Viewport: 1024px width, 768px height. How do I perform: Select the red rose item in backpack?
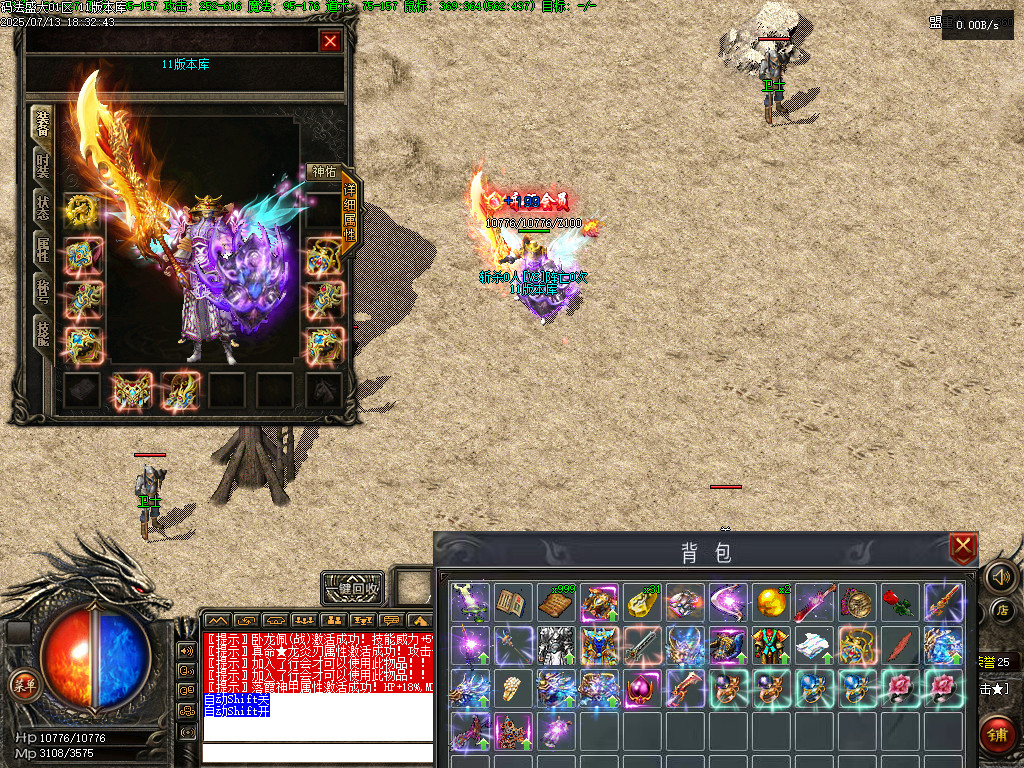(x=899, y=602)
